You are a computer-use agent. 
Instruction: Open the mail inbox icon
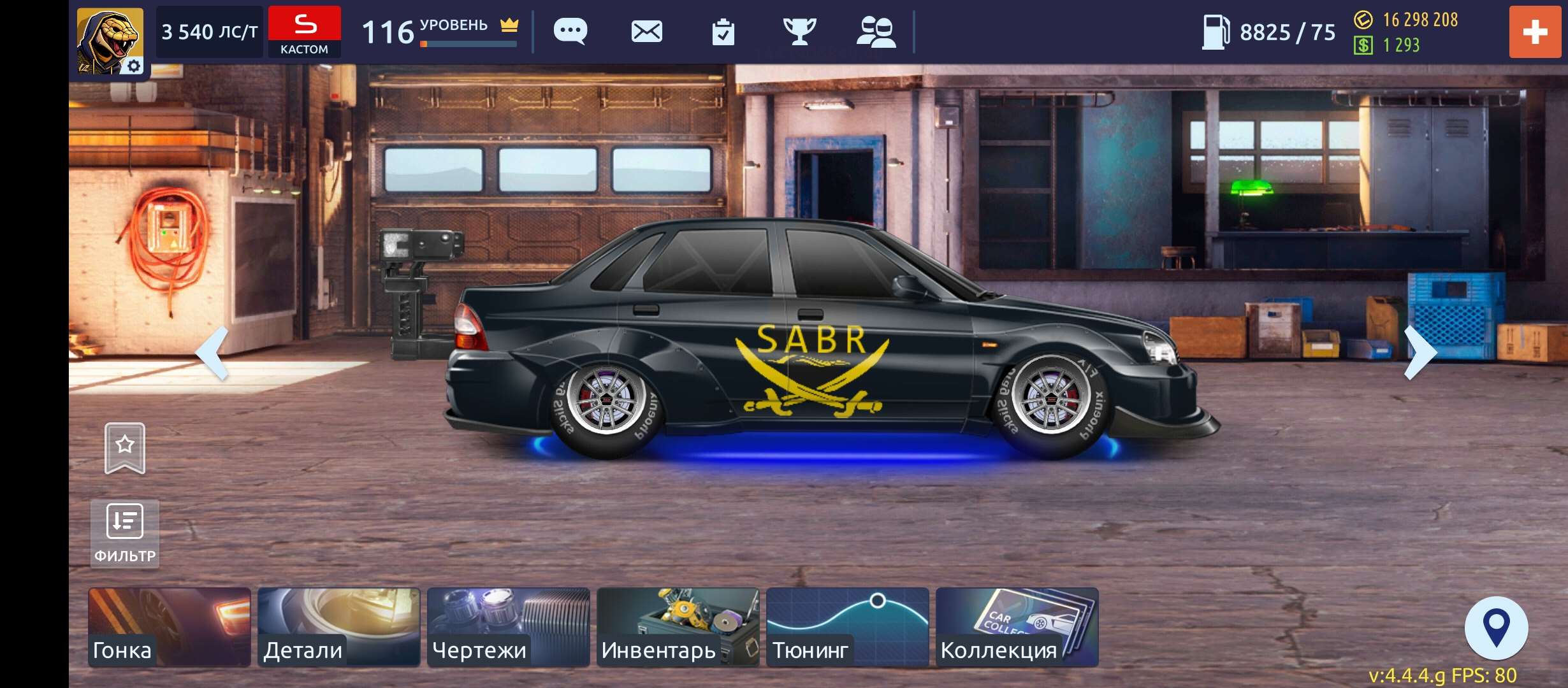(646, 31)
